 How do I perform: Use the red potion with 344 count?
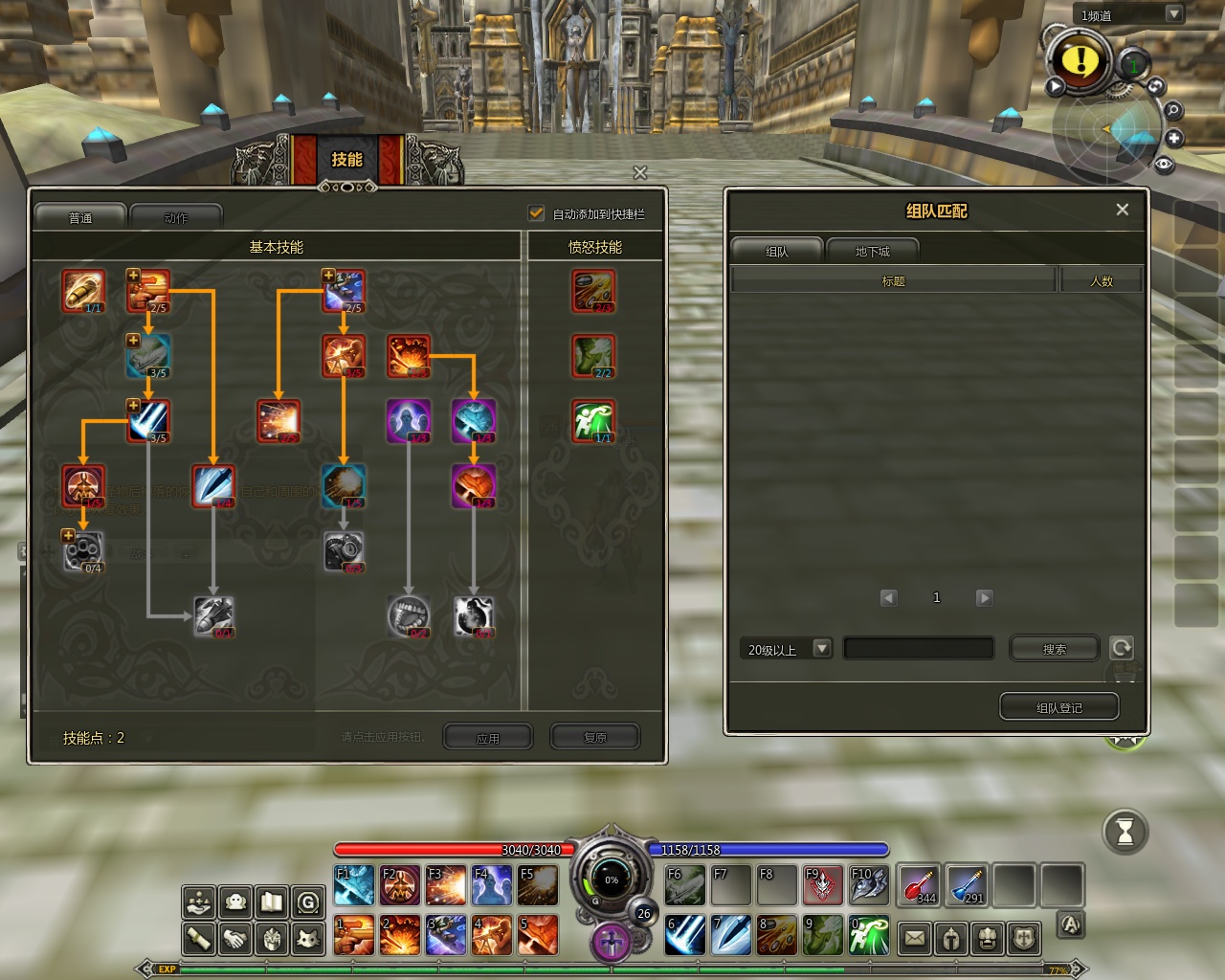[919, 885]
